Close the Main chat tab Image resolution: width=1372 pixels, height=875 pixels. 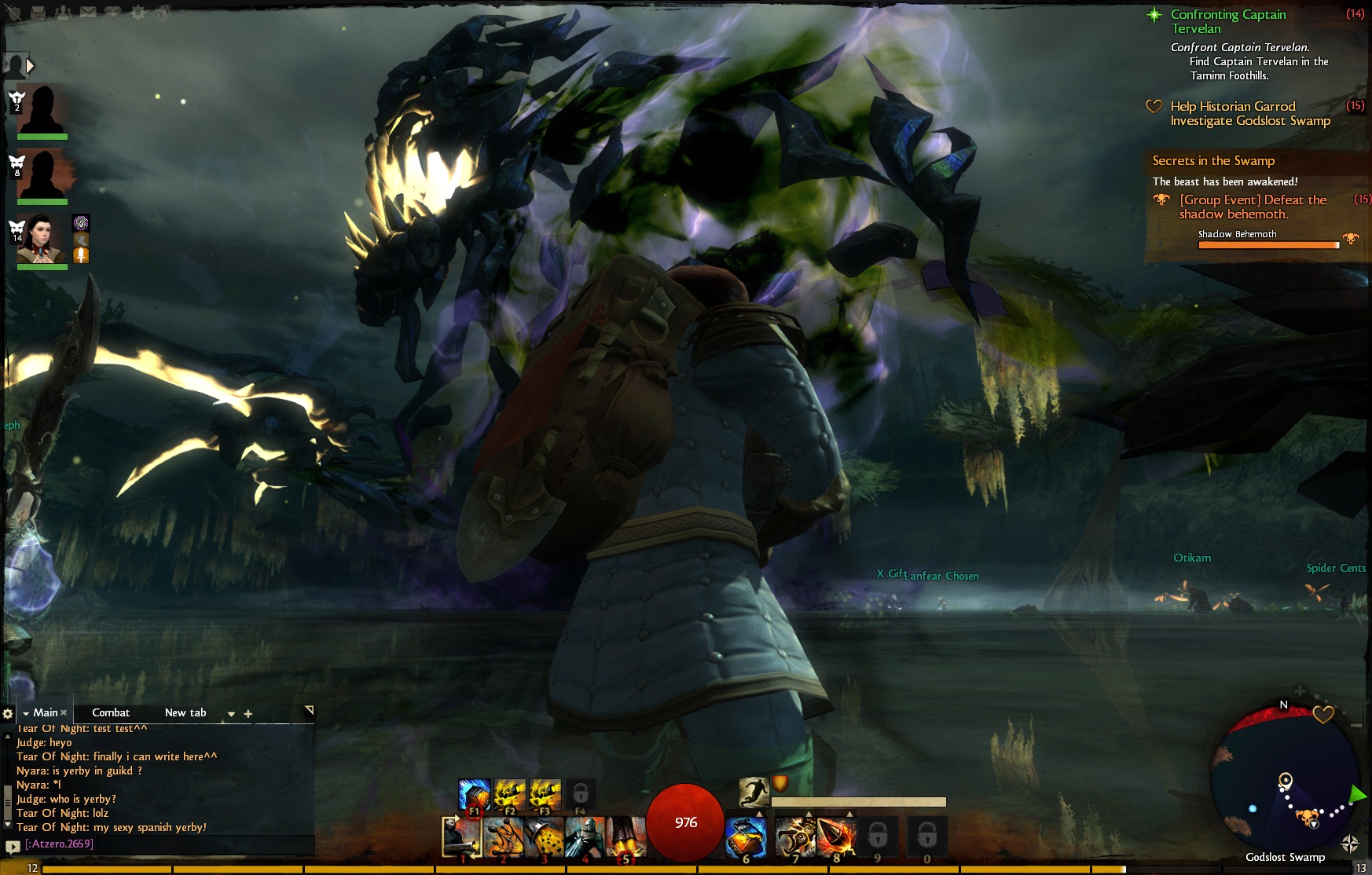pyautogui.click(x=64, y=712)
